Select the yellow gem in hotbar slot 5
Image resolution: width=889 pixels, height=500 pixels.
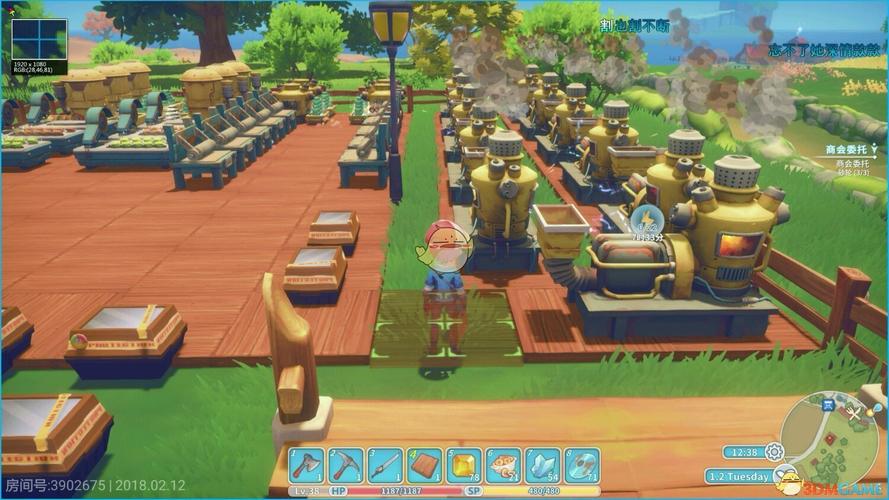click(x=464, y=465)
